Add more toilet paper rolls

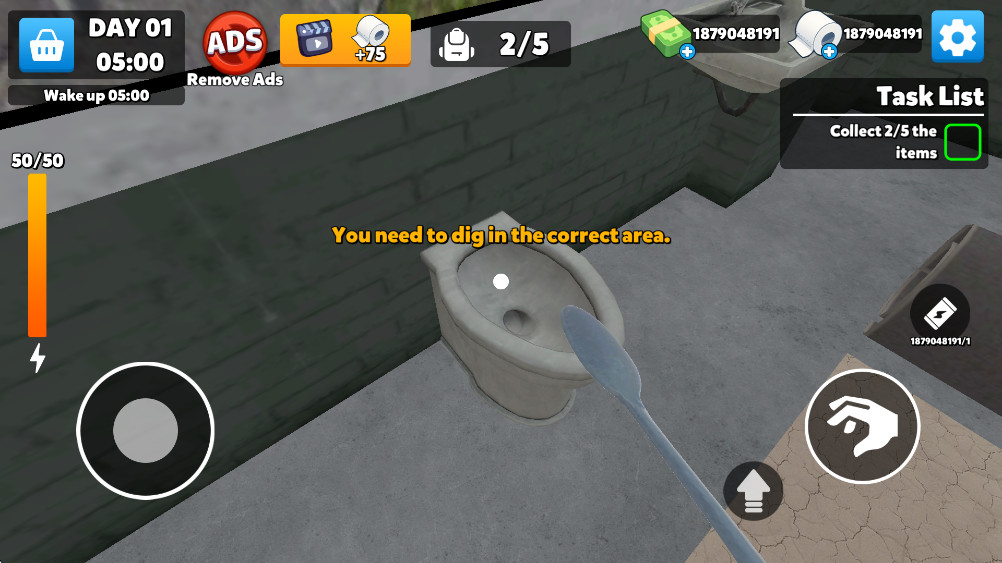coord(829,51)
